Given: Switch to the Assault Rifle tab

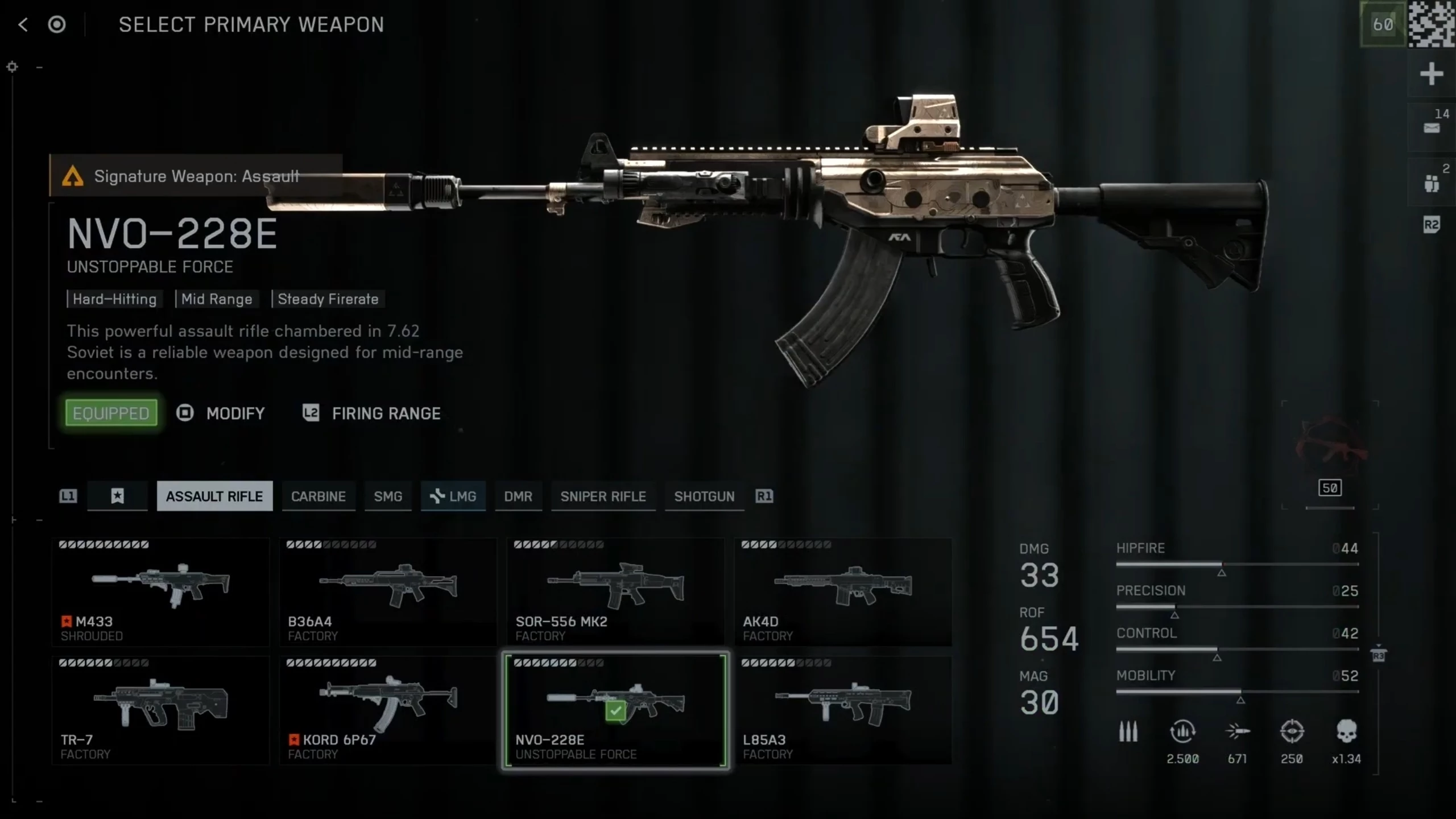Looking at the screenshot, I should pos(214,497).
